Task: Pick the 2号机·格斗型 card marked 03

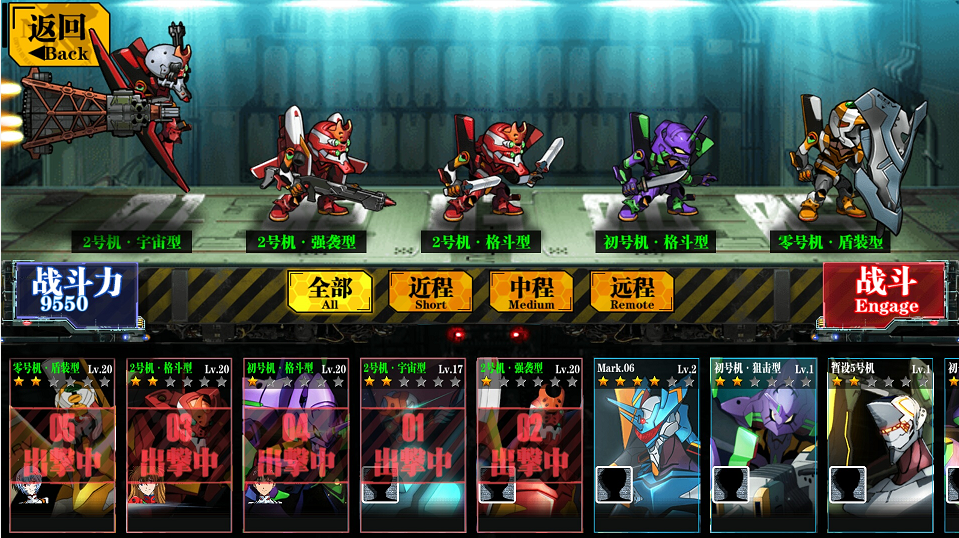Action: (178, 445)
